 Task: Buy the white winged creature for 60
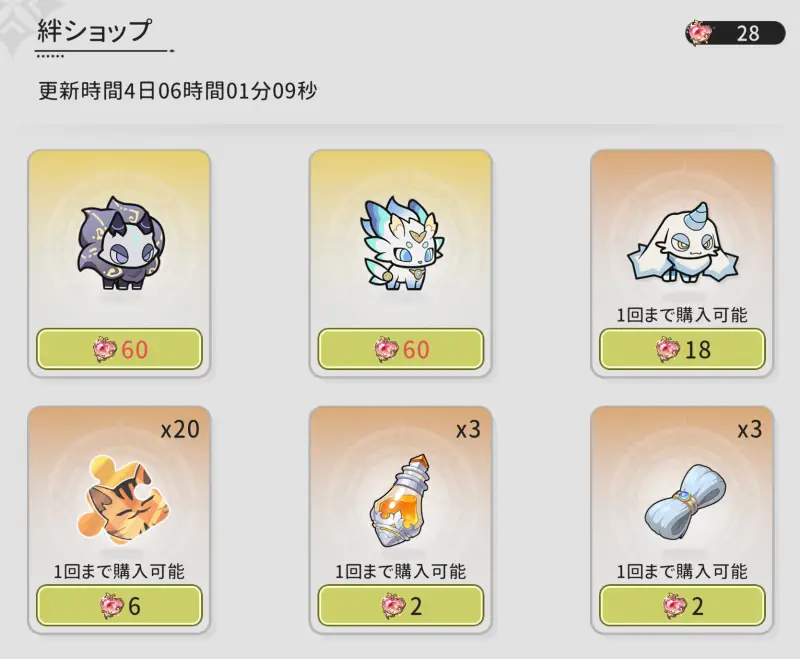[400, 349]
